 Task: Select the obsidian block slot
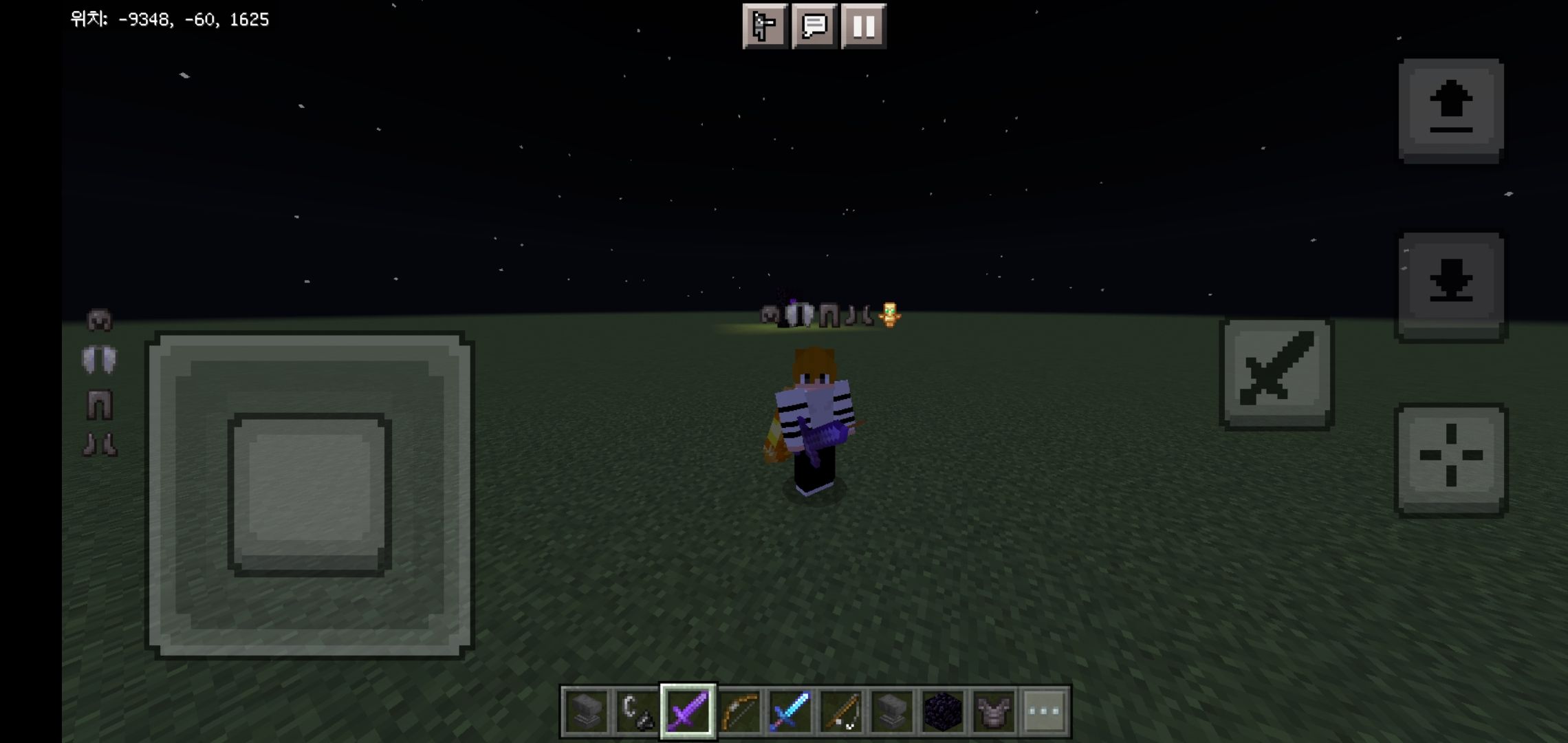click(x=942, y=711)
